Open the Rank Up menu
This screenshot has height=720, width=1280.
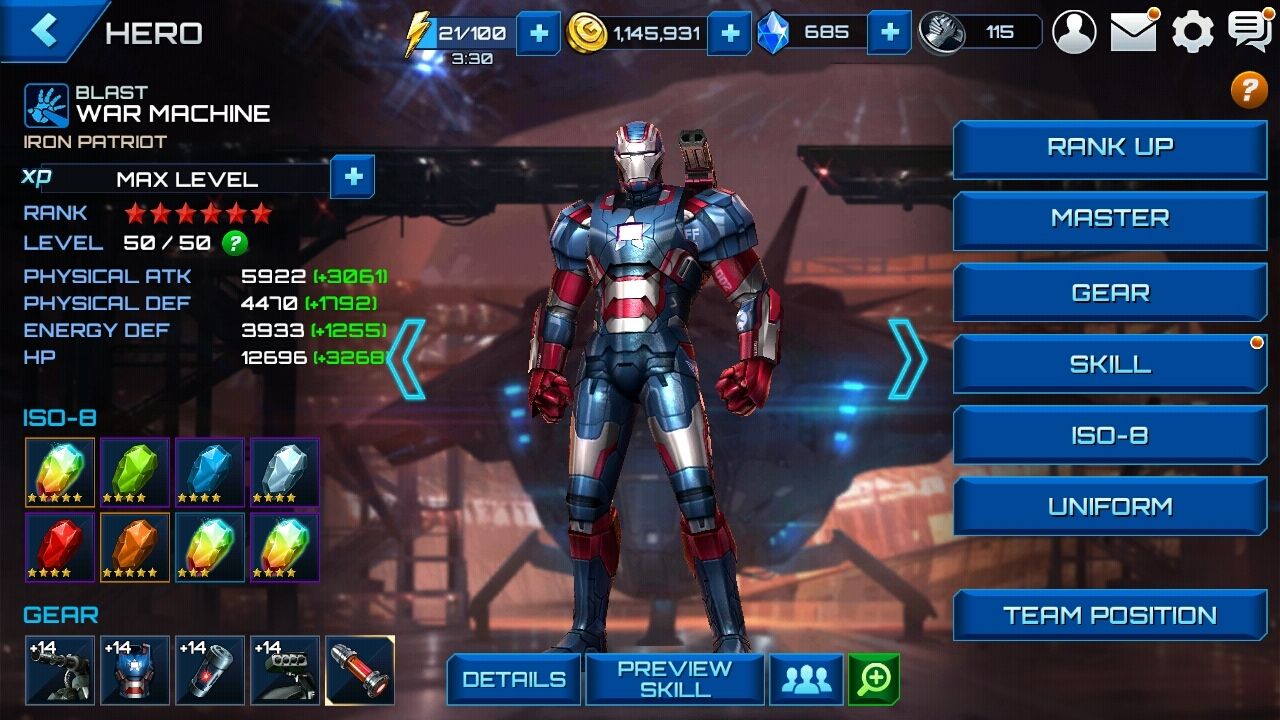pyautogui.click(x=1110, y=148)
